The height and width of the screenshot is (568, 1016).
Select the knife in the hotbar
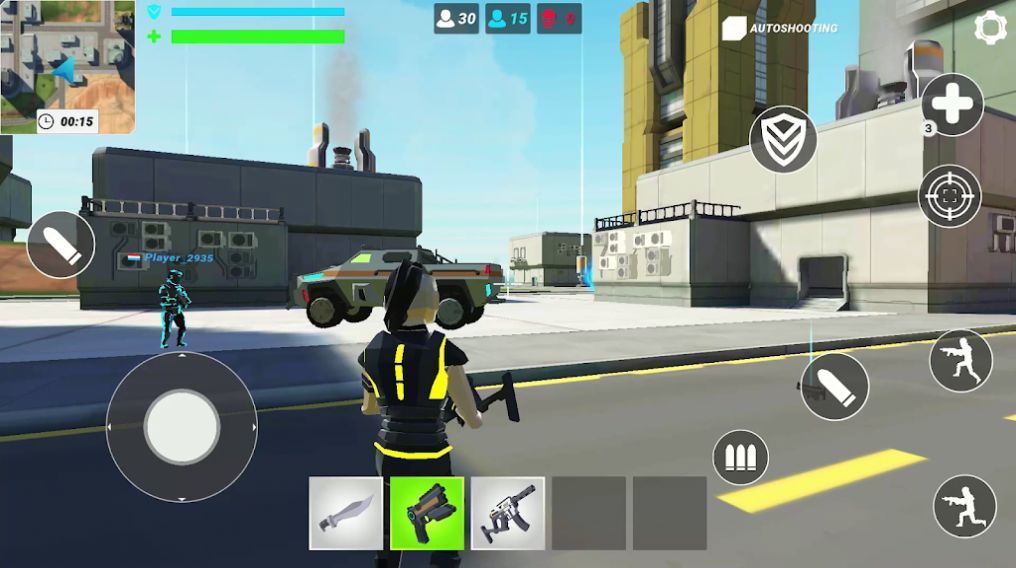click(x=346, y=513)
